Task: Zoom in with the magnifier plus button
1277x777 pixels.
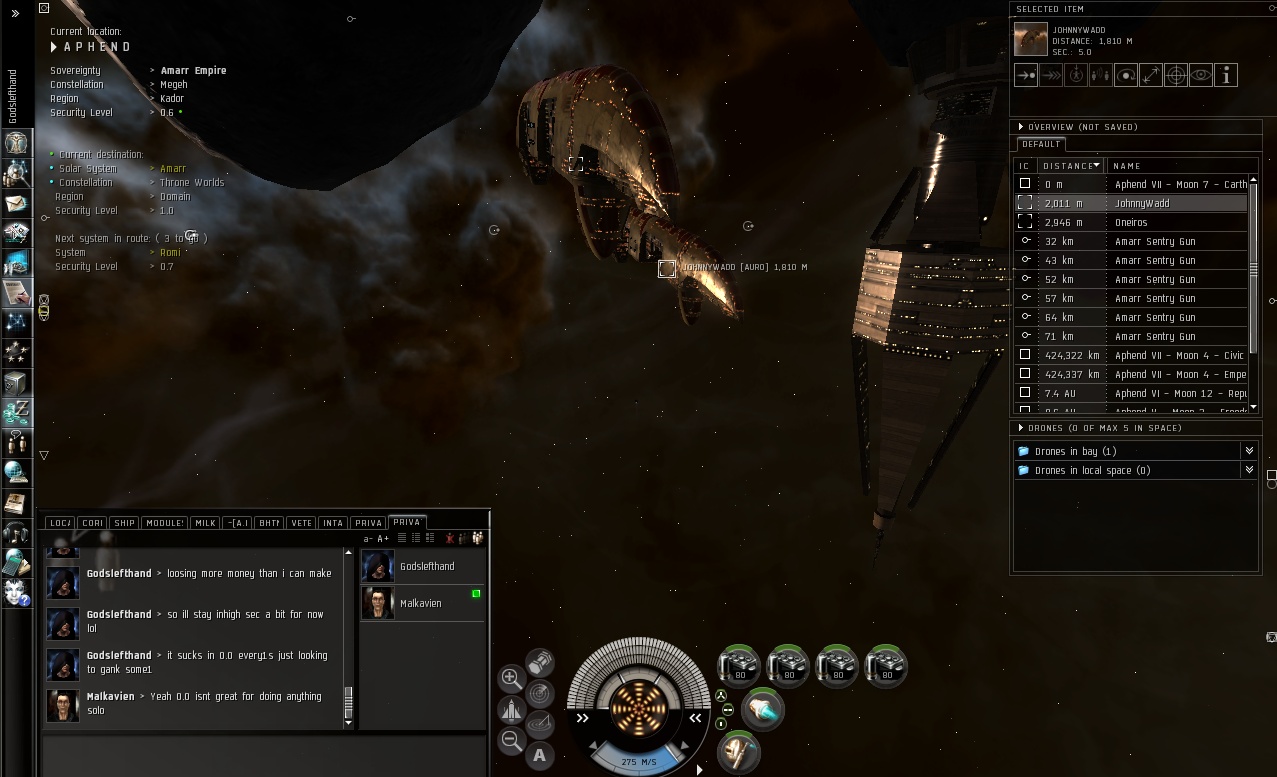Action: [511, 678]
